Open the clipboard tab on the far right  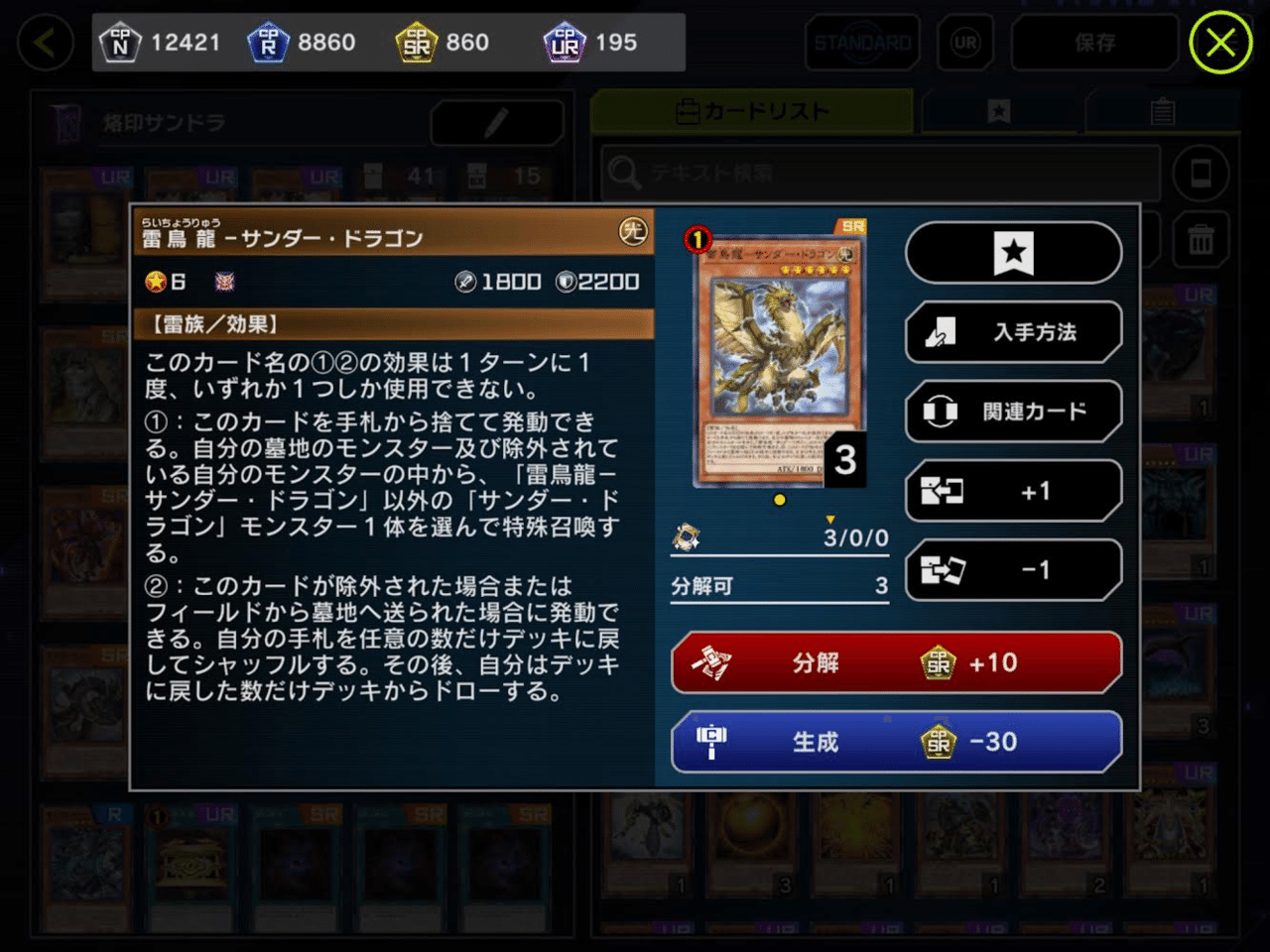(x=1161, y=111)
